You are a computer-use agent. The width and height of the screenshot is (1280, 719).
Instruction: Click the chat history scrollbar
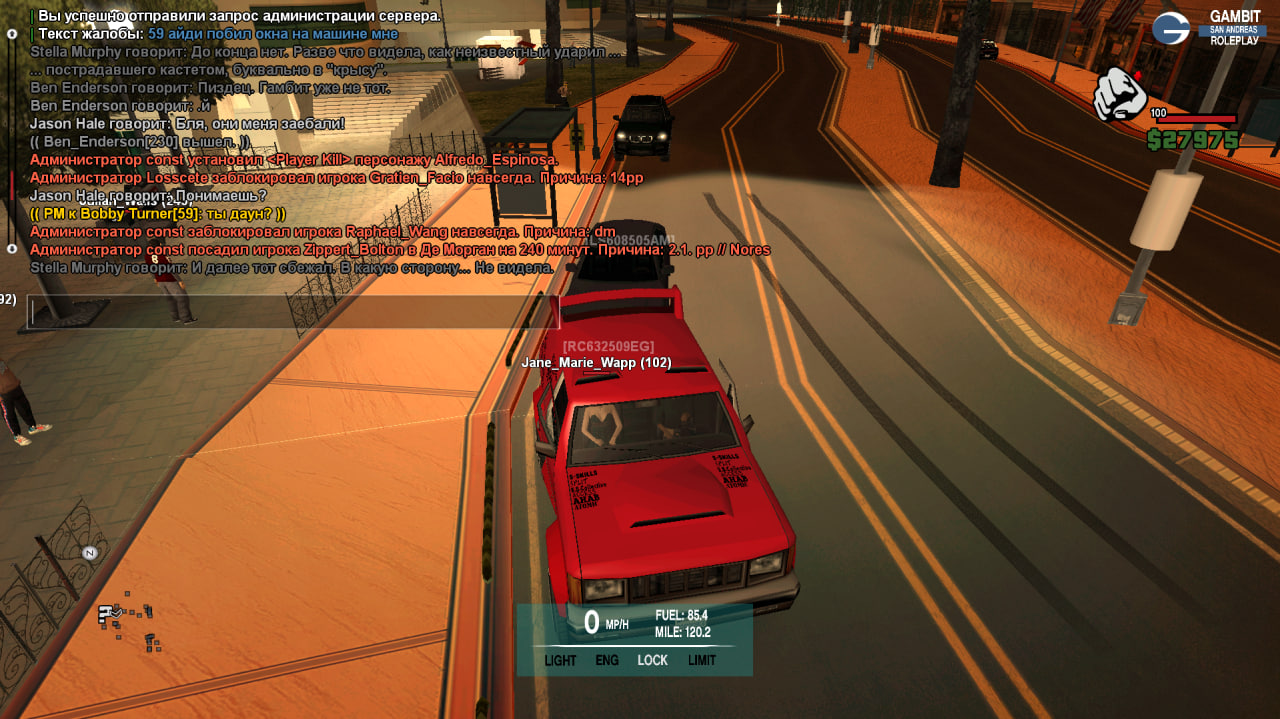(x=12, y=140)
